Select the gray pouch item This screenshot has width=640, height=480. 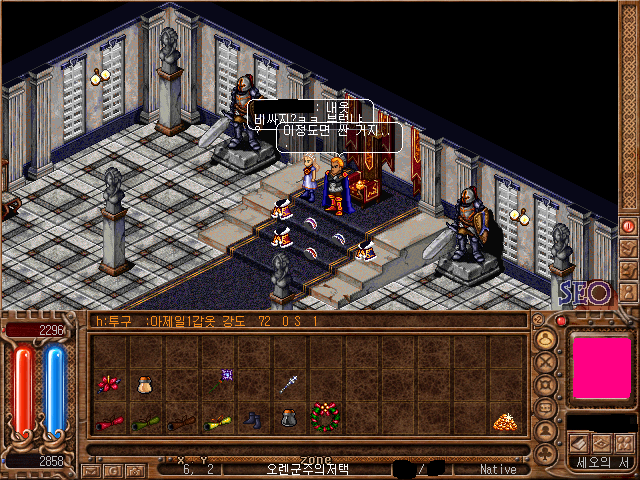288,419
